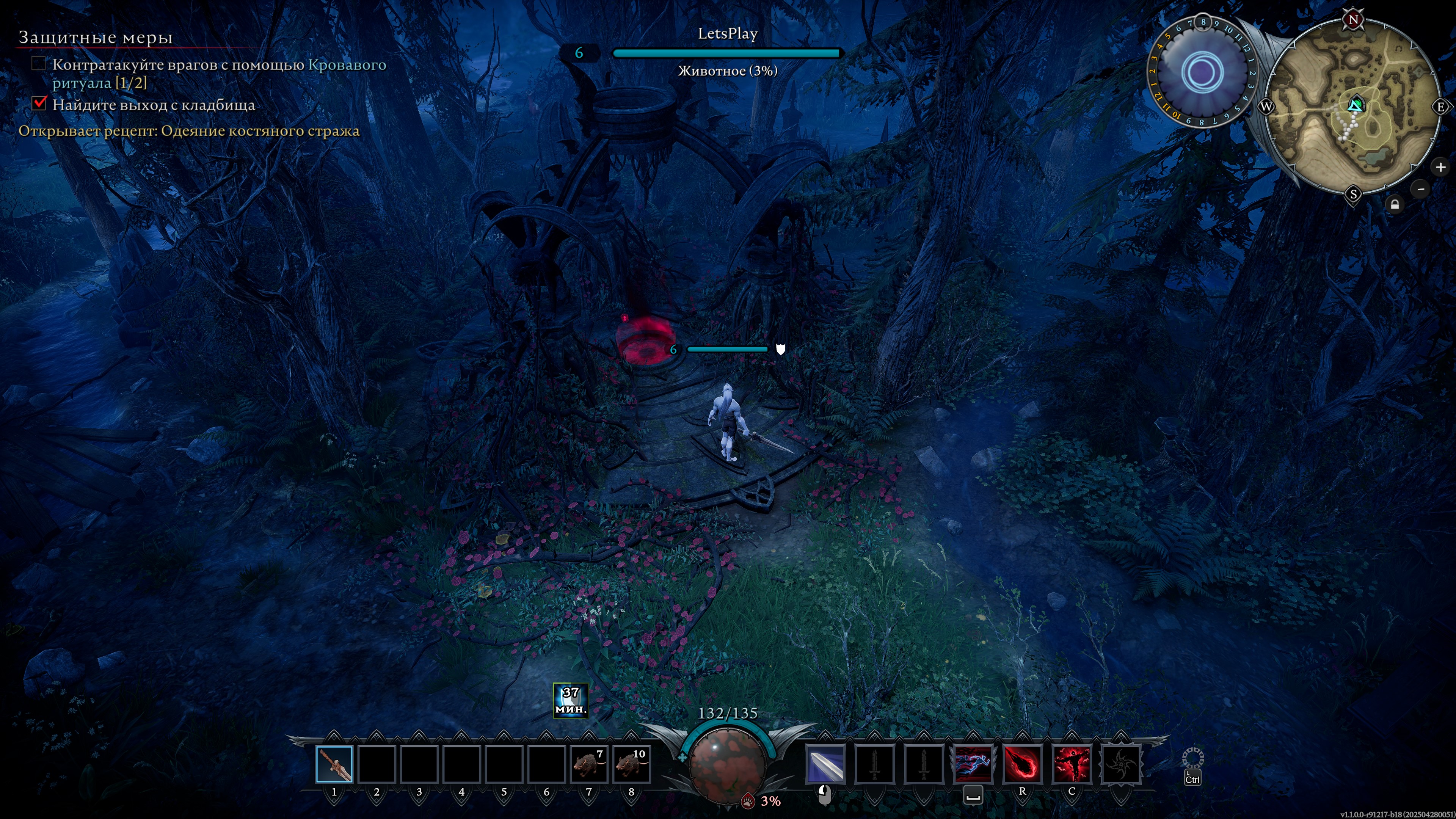Activate the primary sword attack ability
The width and height of the screenshot is (1456, 819).
pos(825,764)
